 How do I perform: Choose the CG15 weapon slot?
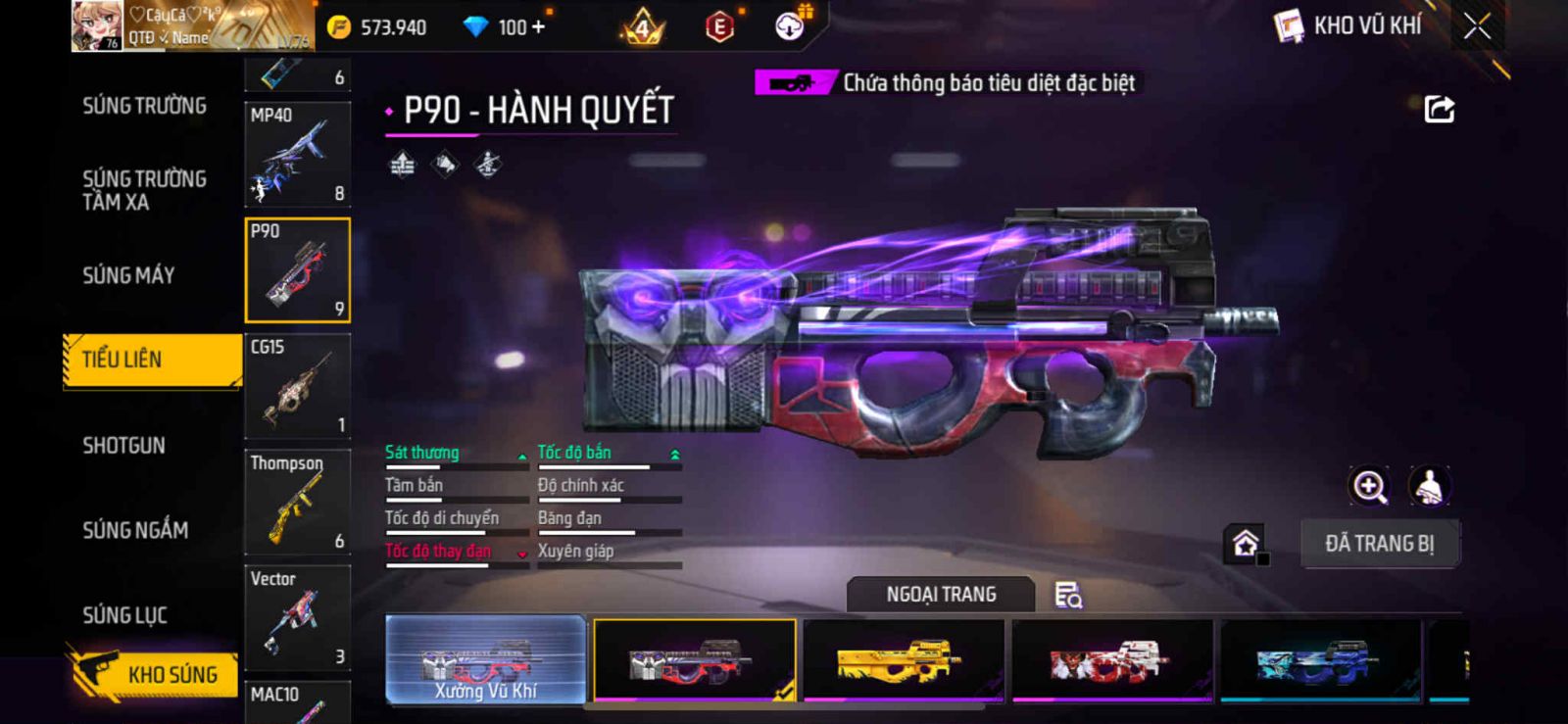click(x=297, y=386)
